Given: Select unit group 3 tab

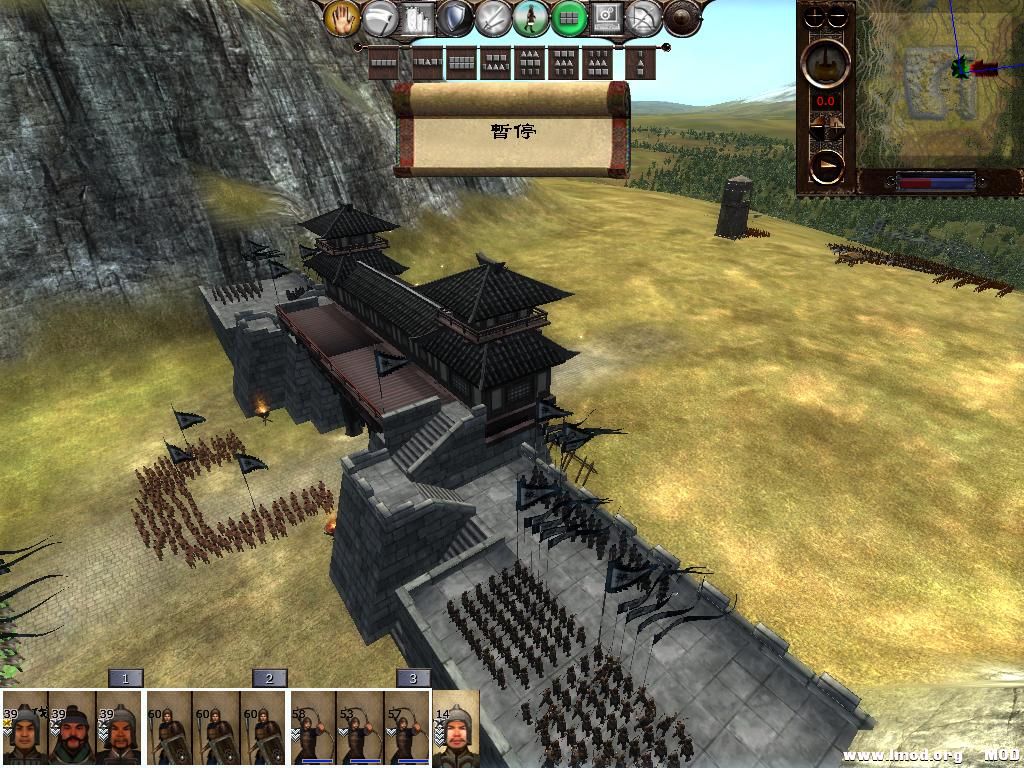Looking at the screenshot, I should coord(413,678).
